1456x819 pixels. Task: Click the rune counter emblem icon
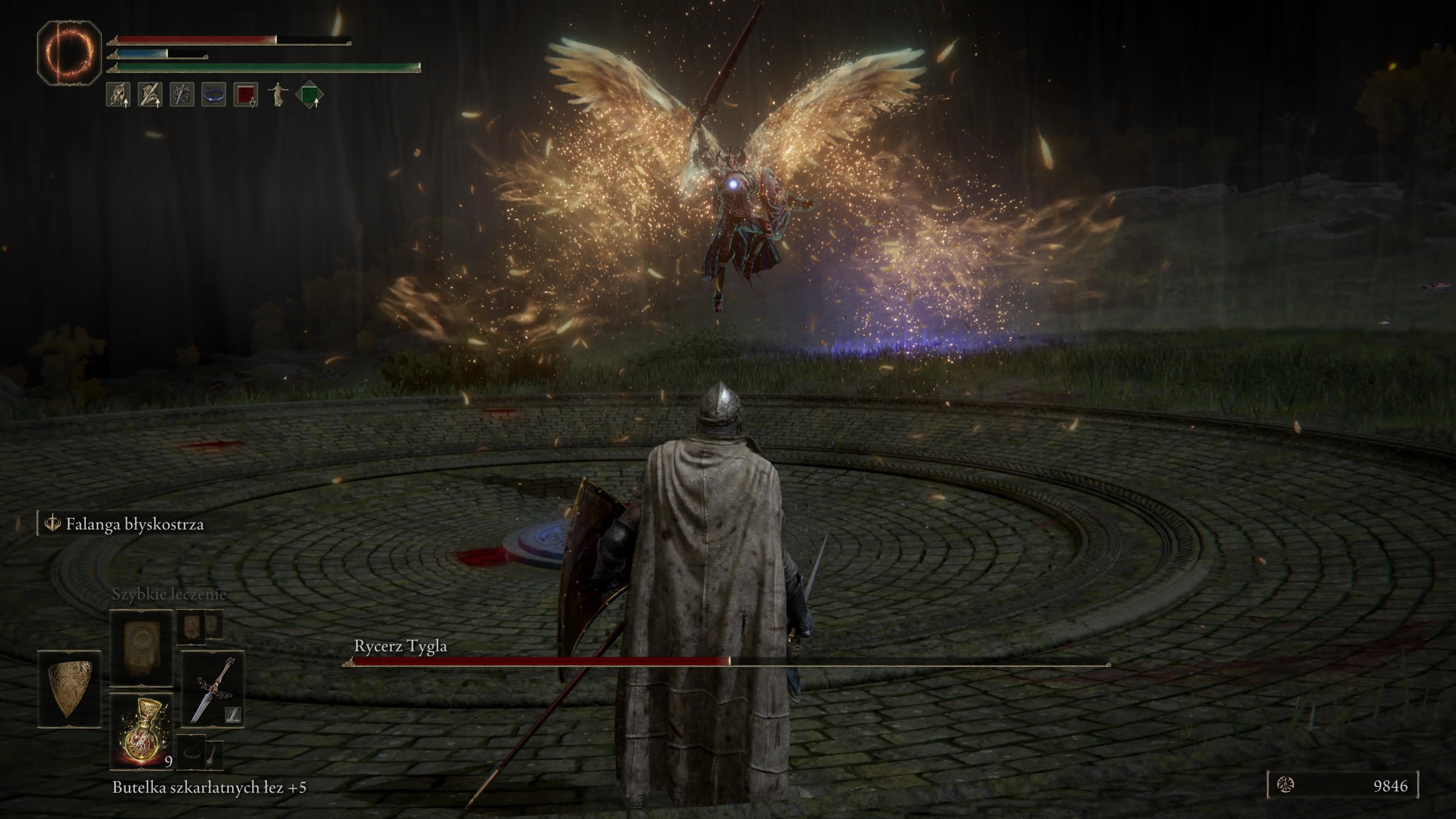[x=1286, y=784]
